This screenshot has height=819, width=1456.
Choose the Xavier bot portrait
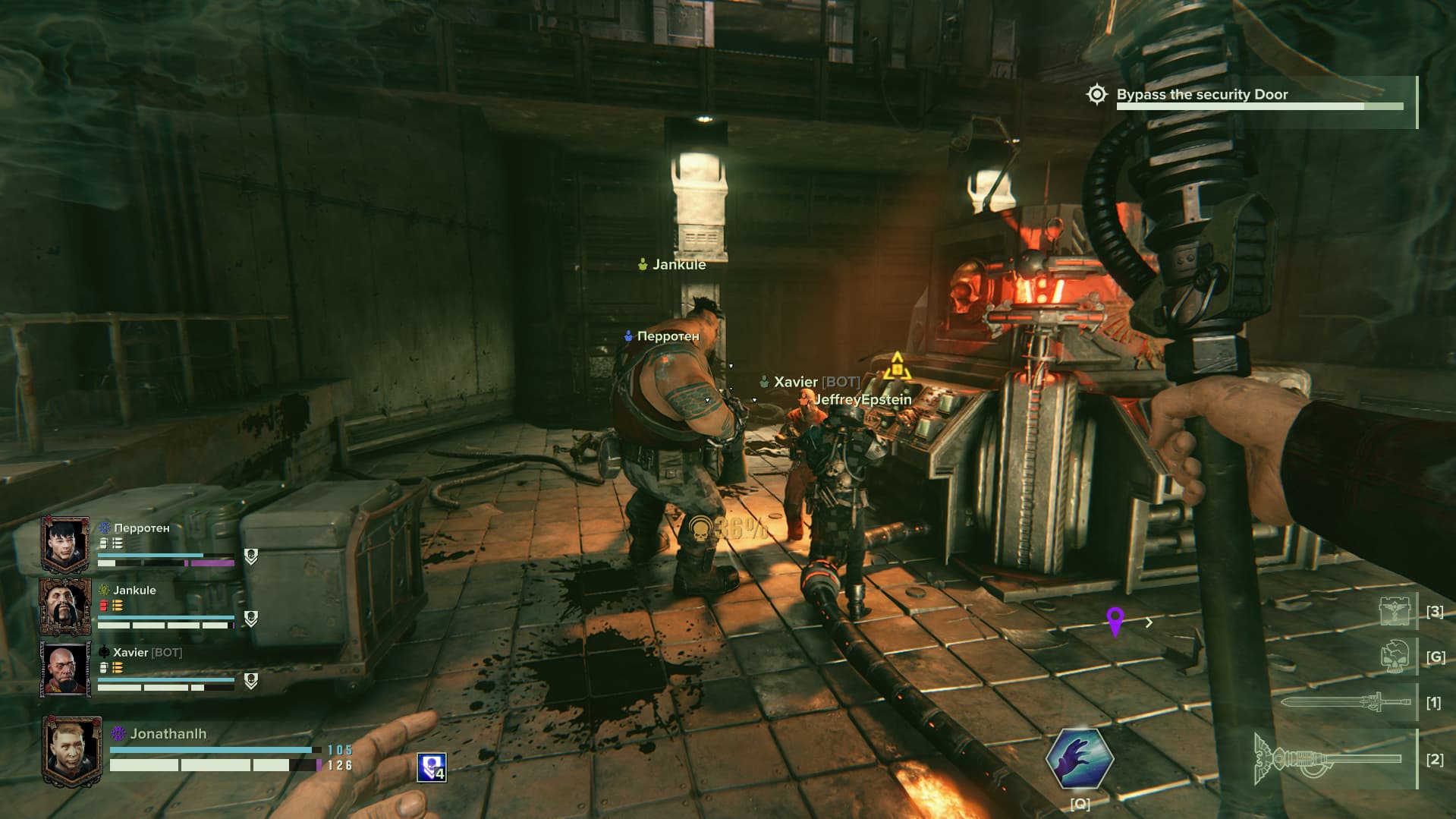(x=65, y=669)
